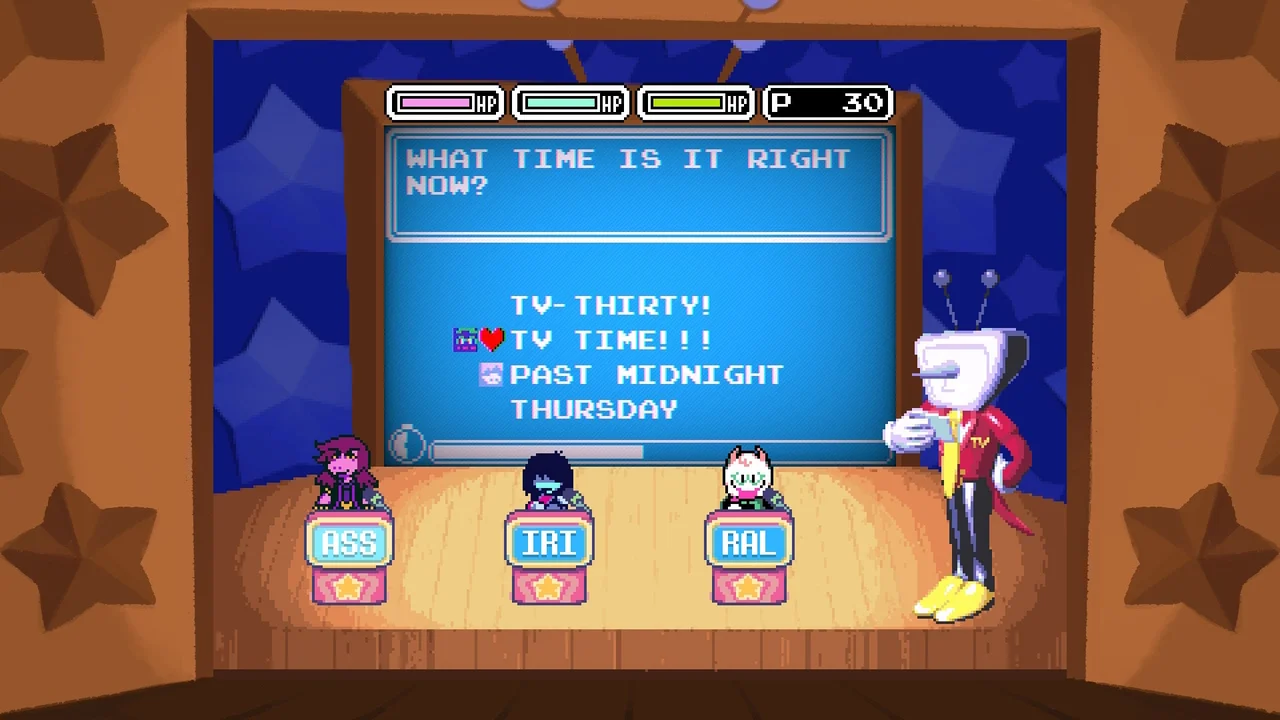Select the ASS contestant nameplate
Viewport: 1280px width, 720px height.
pos(349,543)
